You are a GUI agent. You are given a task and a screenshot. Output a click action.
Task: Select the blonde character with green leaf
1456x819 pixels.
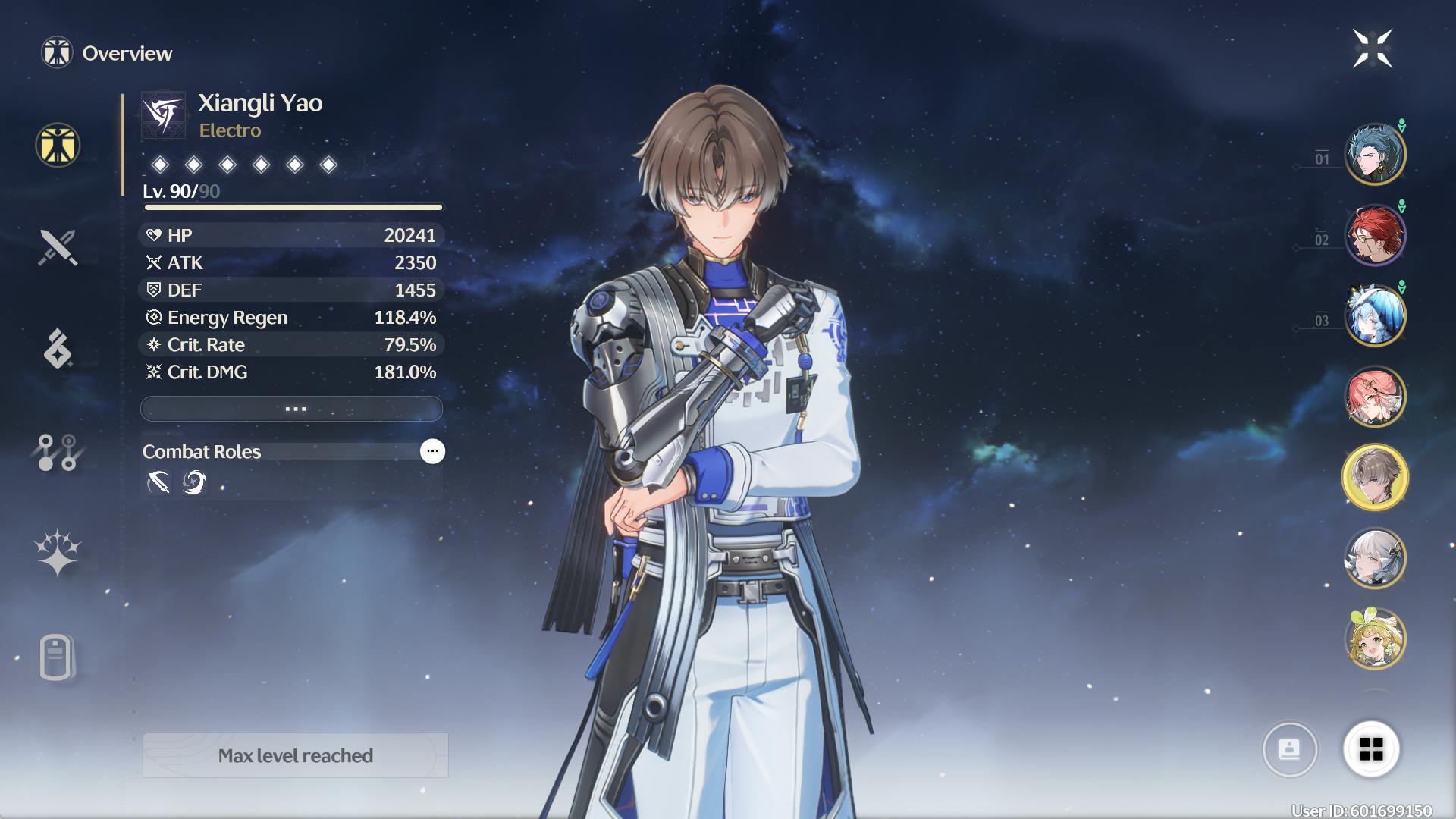[x=1375, y=639]
